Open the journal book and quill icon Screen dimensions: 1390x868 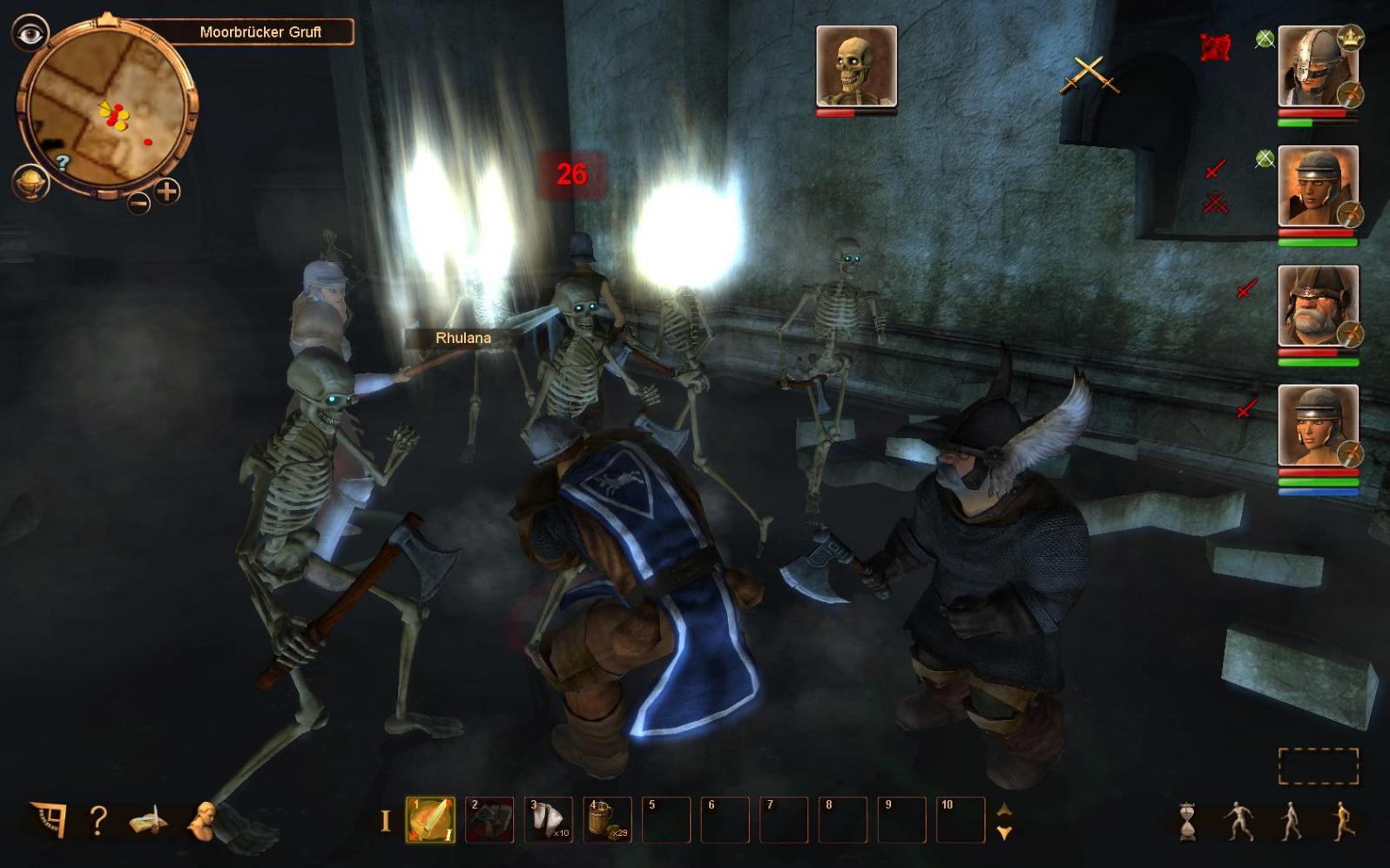[x=149, y=820]
